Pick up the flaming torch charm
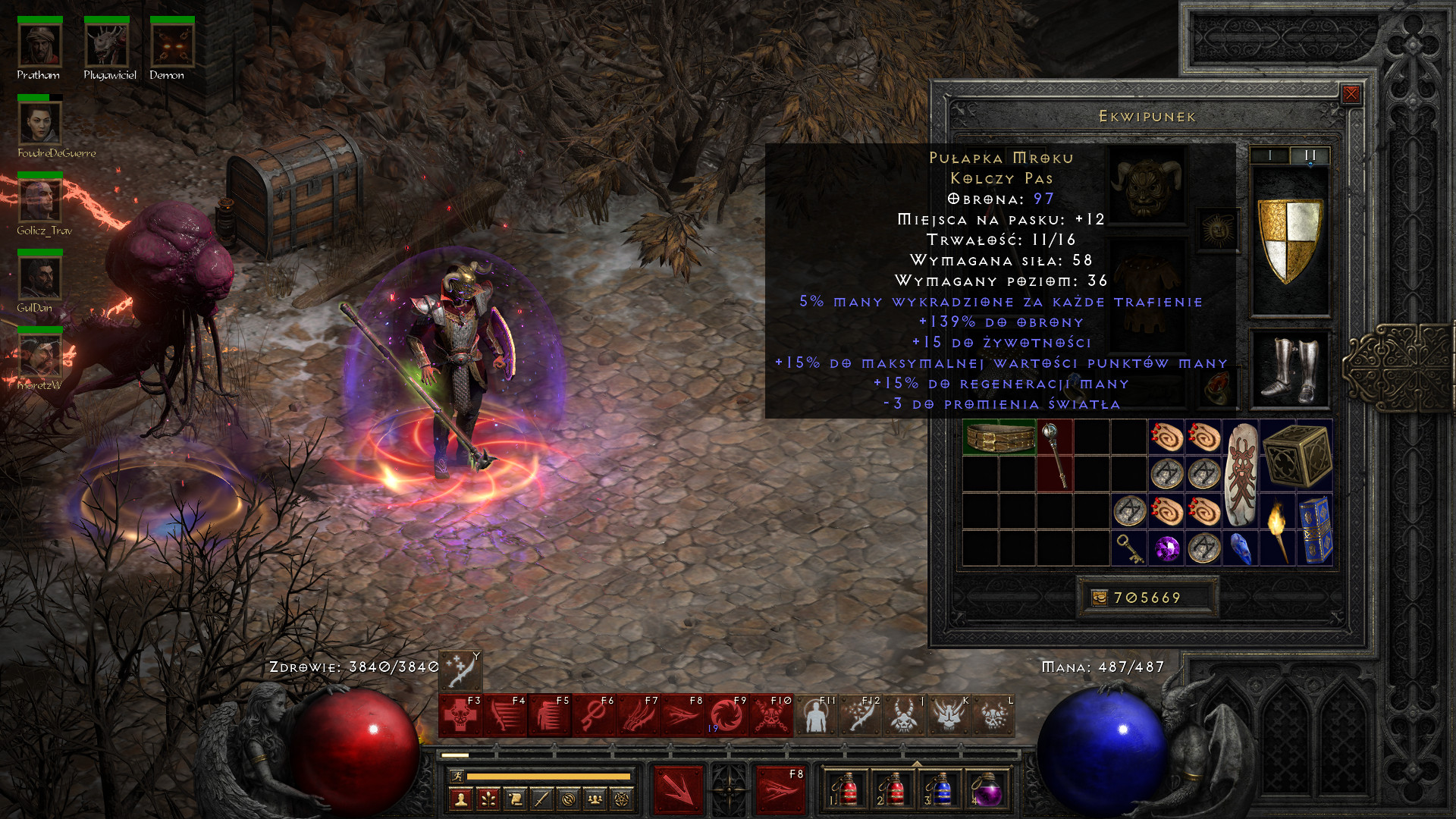The width and height of the screenshot is (1456, 819). click(1278, 530)
